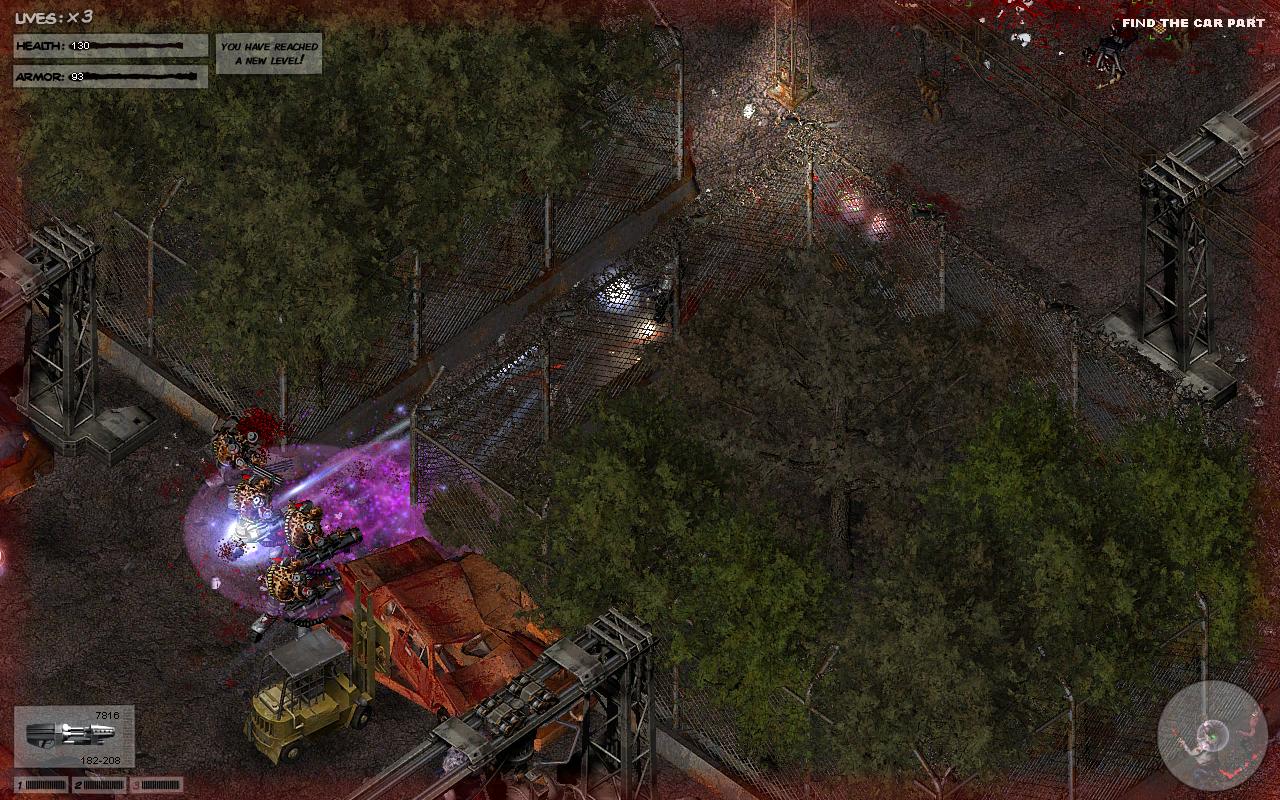Click the equipped weapon icon panel
1280x800 pixels.
tap(74, 736)
